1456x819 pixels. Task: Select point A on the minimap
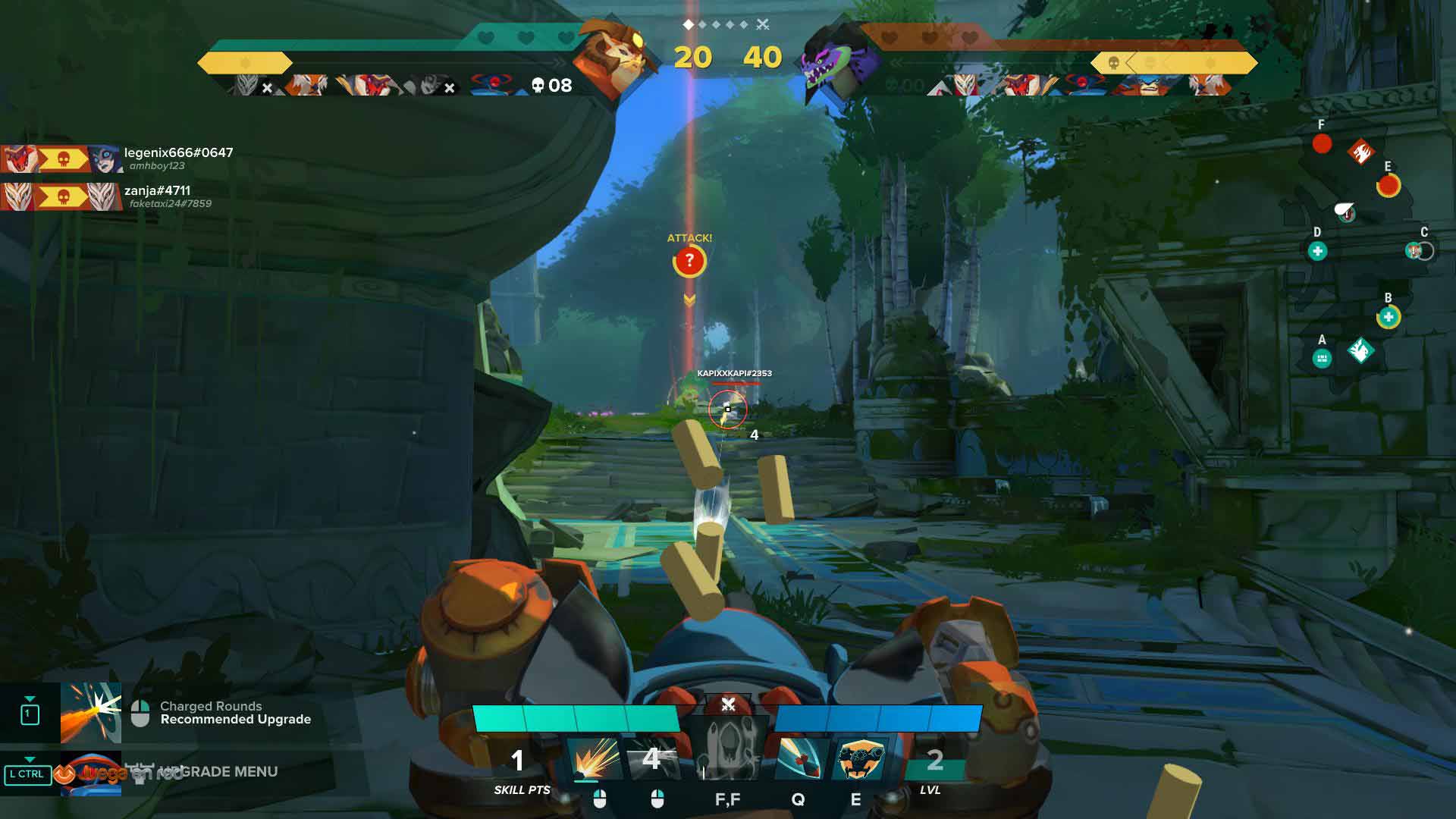click(1322, 358)
